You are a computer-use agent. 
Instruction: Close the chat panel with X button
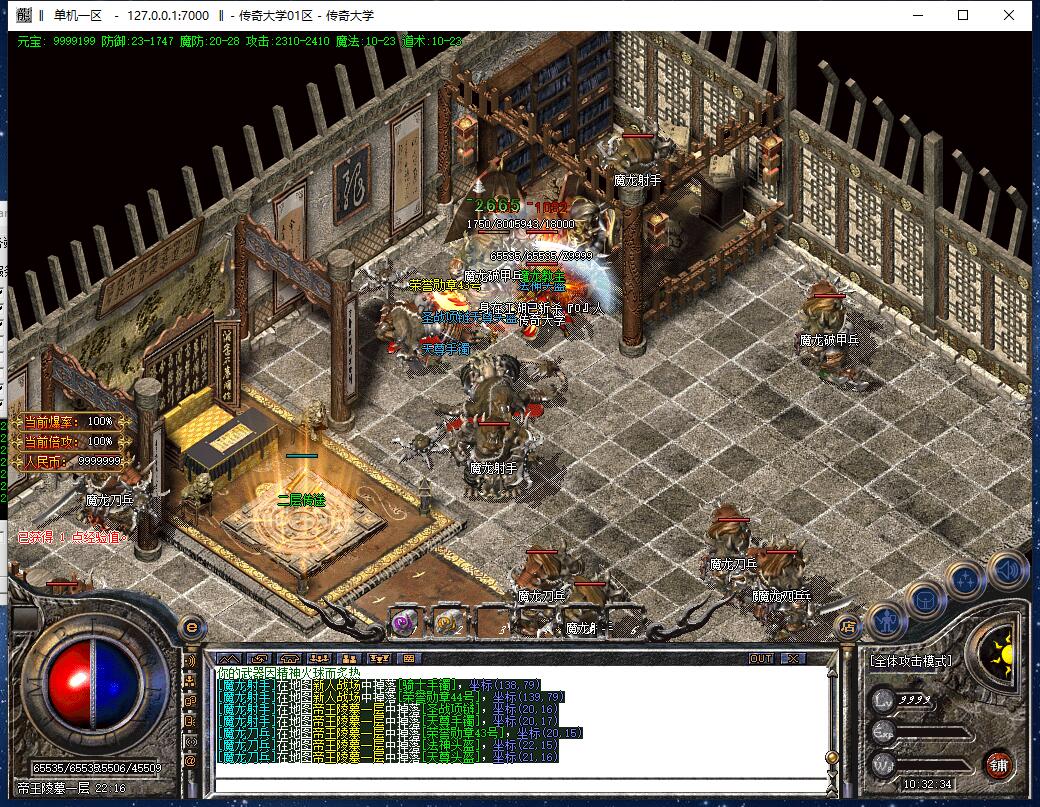tap(792, 658)
